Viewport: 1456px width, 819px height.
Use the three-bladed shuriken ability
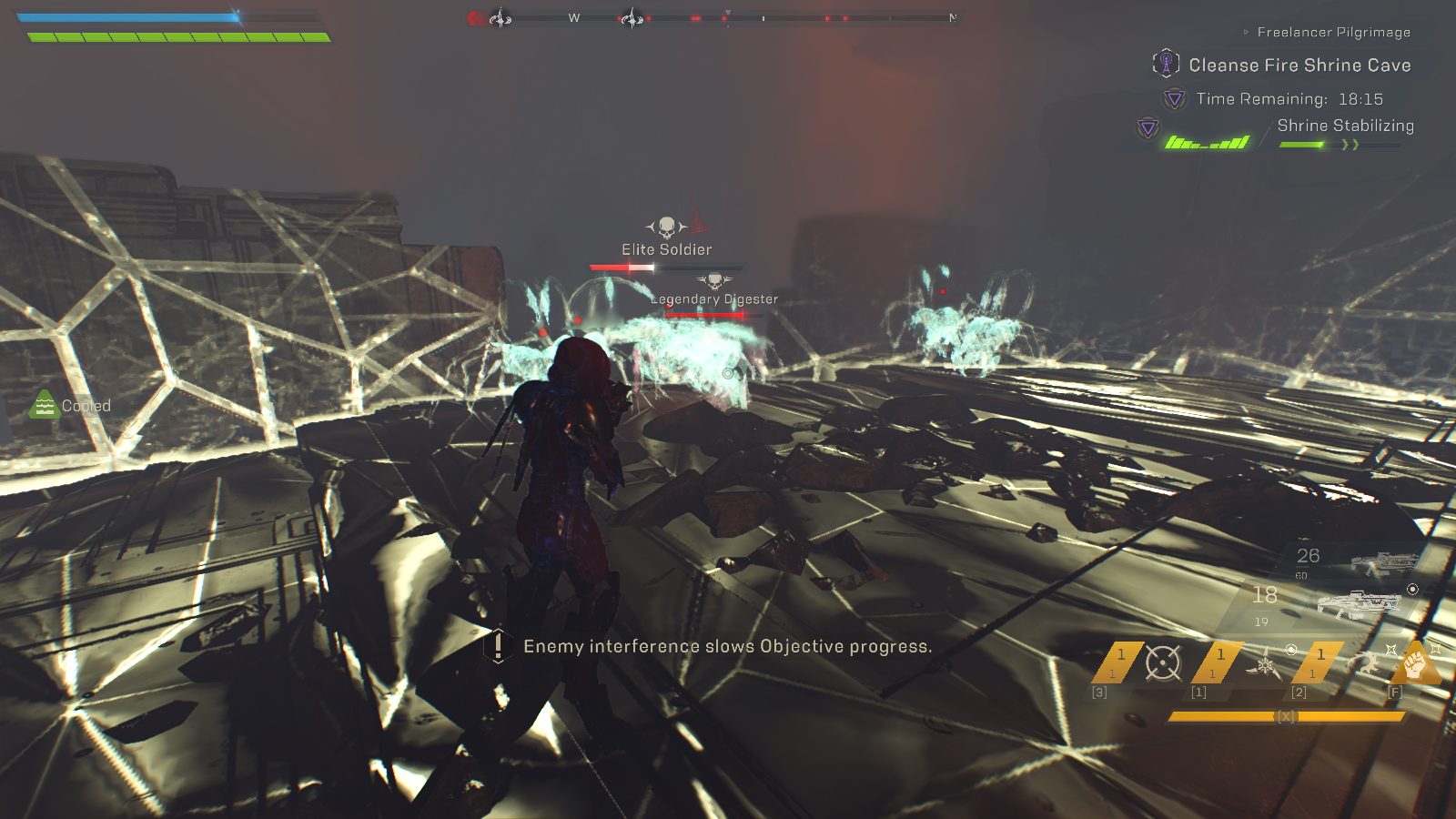click(x=1264, y=665)
